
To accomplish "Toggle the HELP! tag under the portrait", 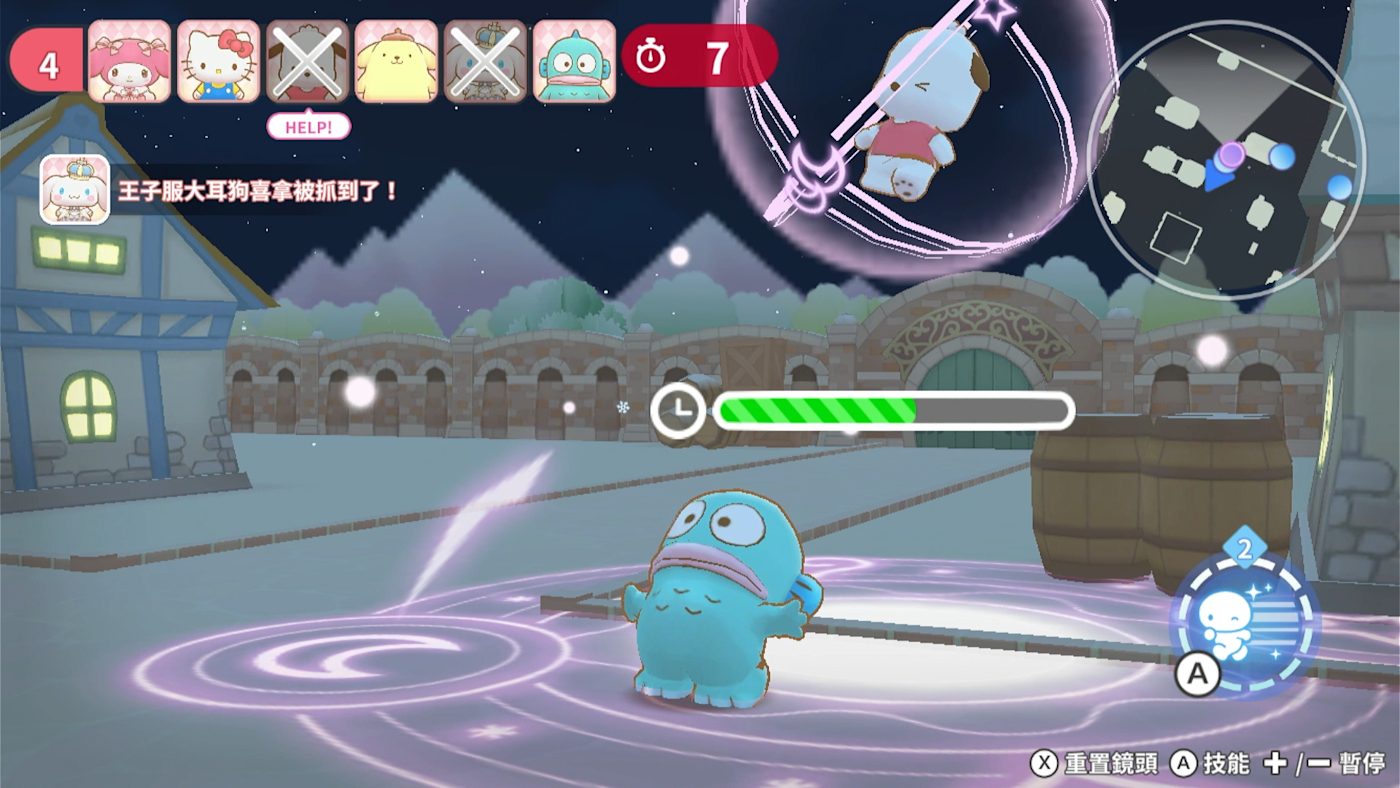I will (308, 127).
